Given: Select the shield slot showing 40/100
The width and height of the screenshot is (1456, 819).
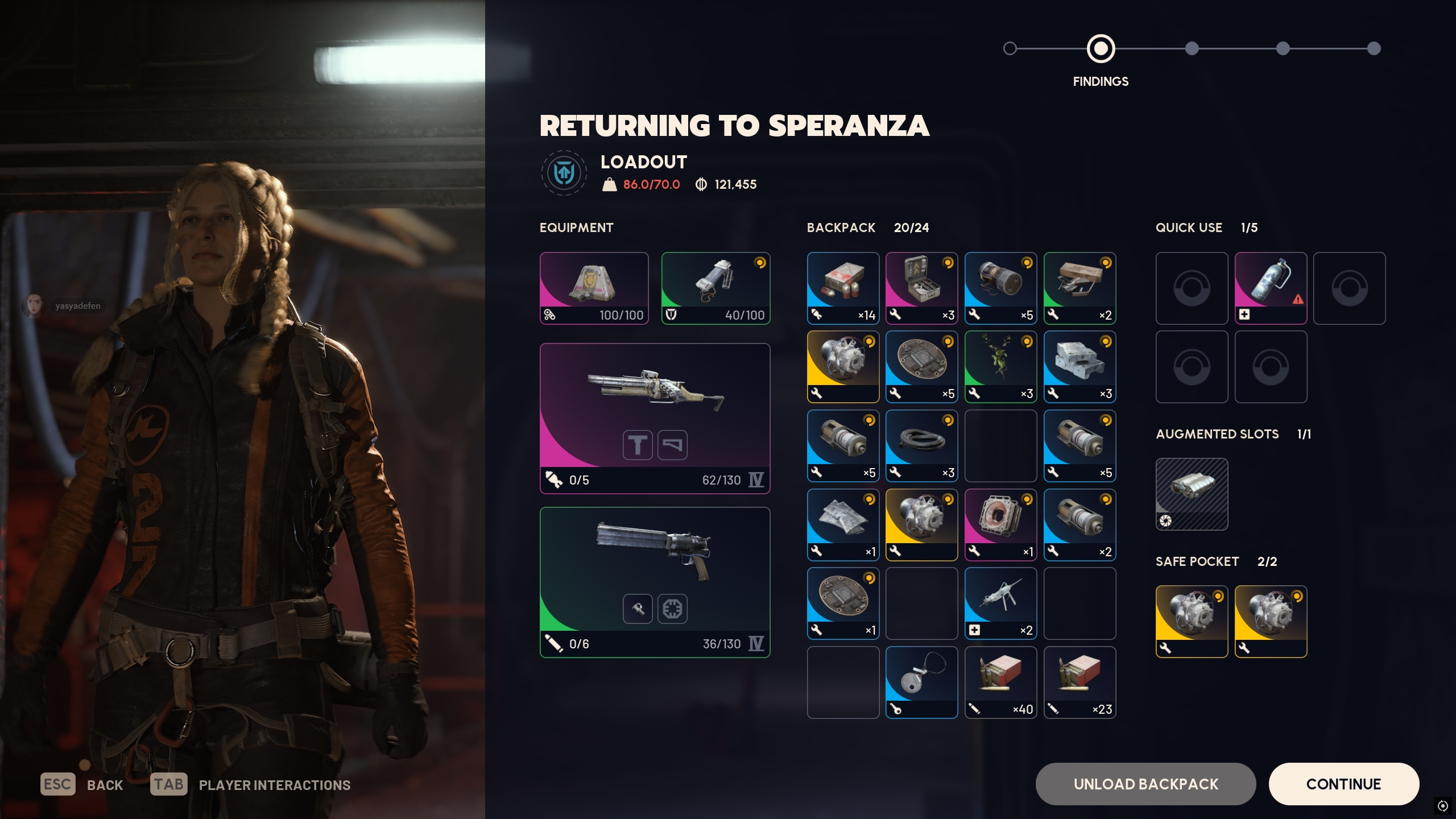Looking at the screenshot, I should point(715,288).
